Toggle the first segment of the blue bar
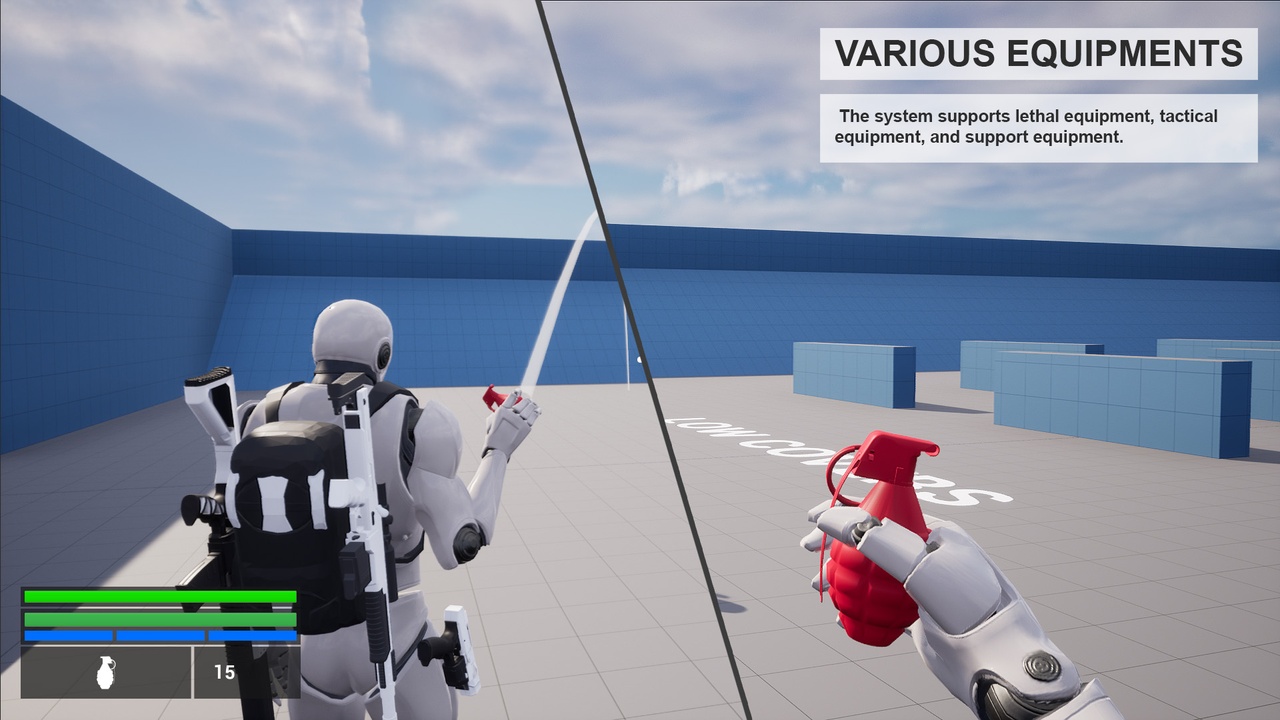This screenshot has height=720, width=1280. pyautogui.click(x=70, y=634)
